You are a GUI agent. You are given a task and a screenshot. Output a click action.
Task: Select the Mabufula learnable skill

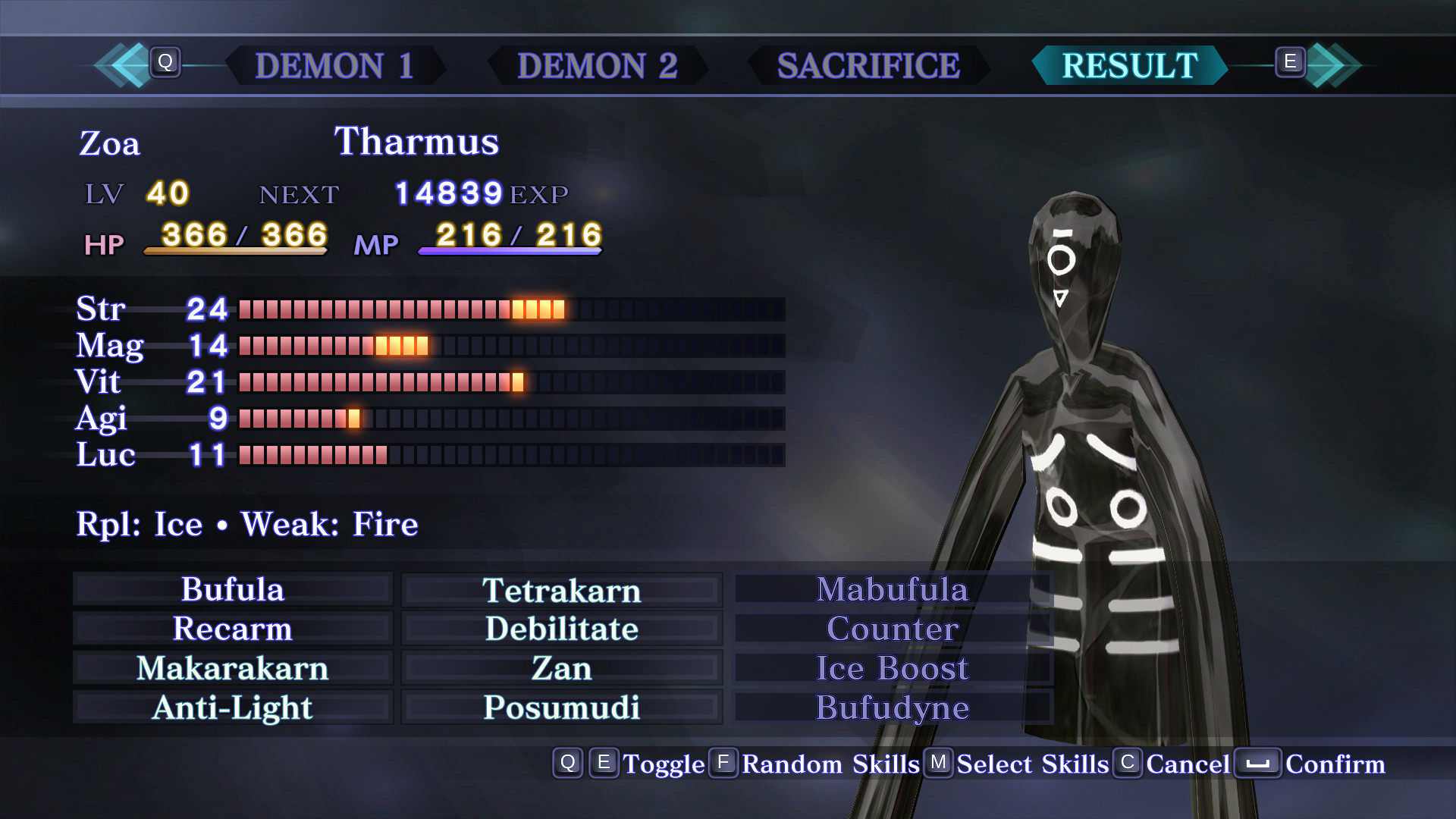893,590
